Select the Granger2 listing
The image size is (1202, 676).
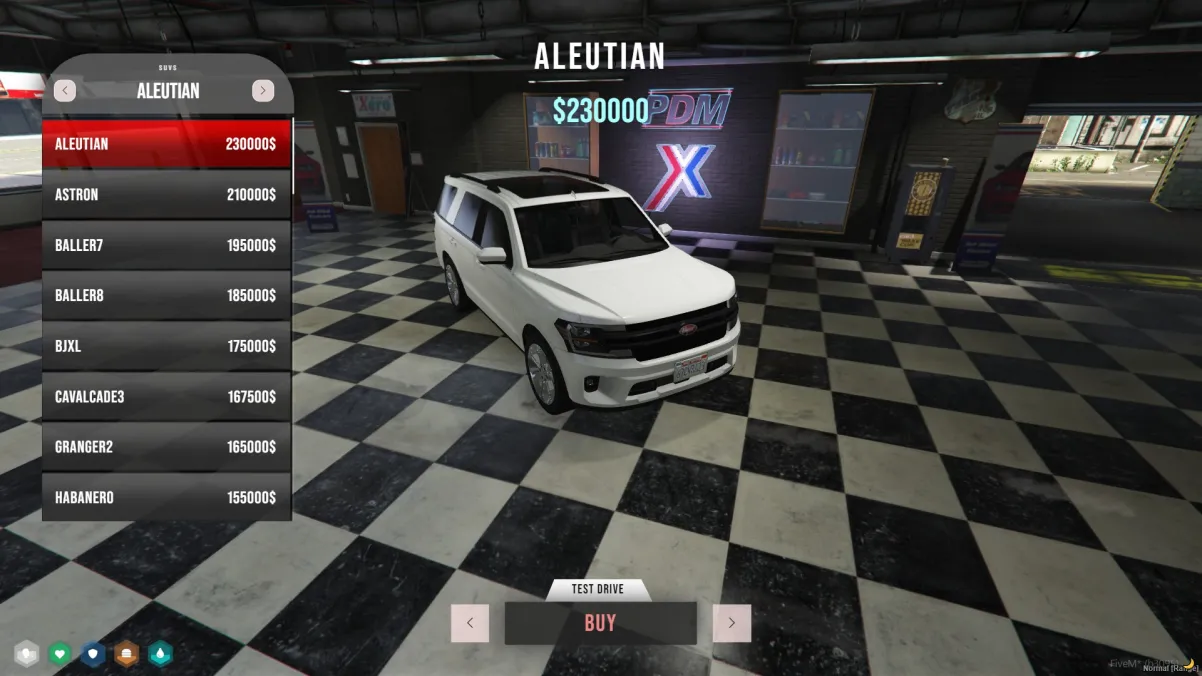click(166, 447)
